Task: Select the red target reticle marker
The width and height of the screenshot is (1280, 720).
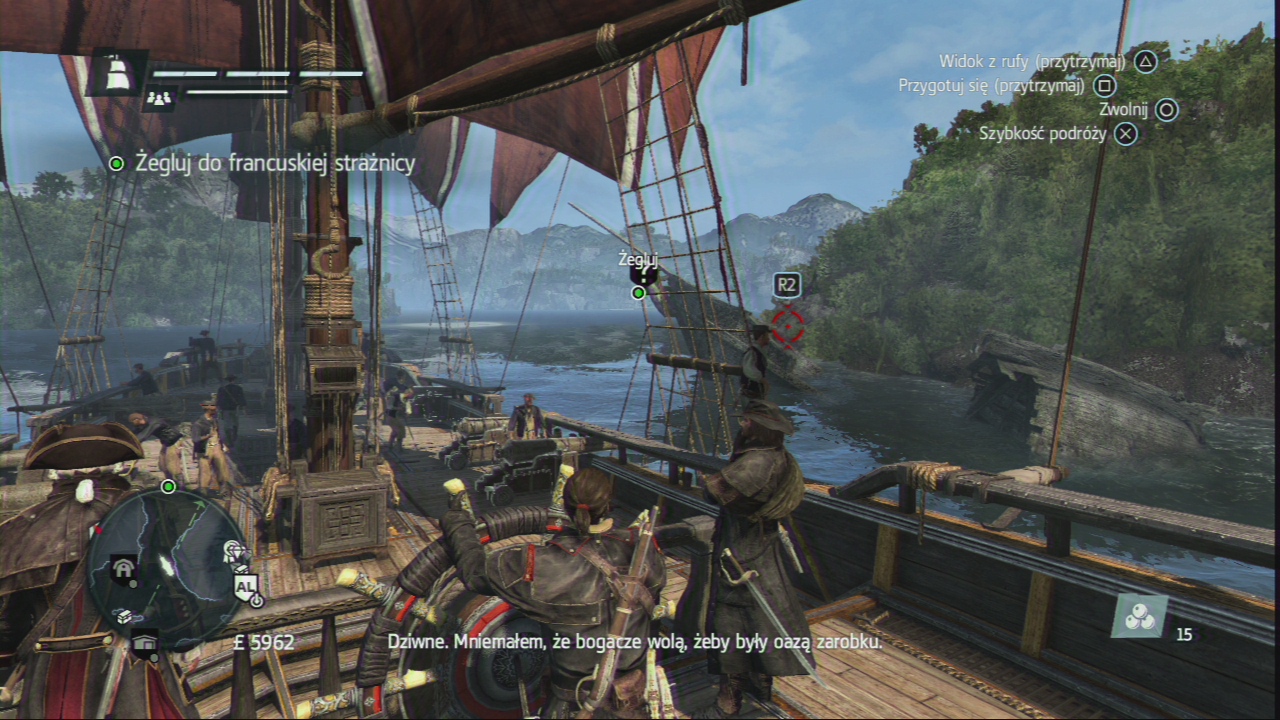Action: [x=788, y=324]
